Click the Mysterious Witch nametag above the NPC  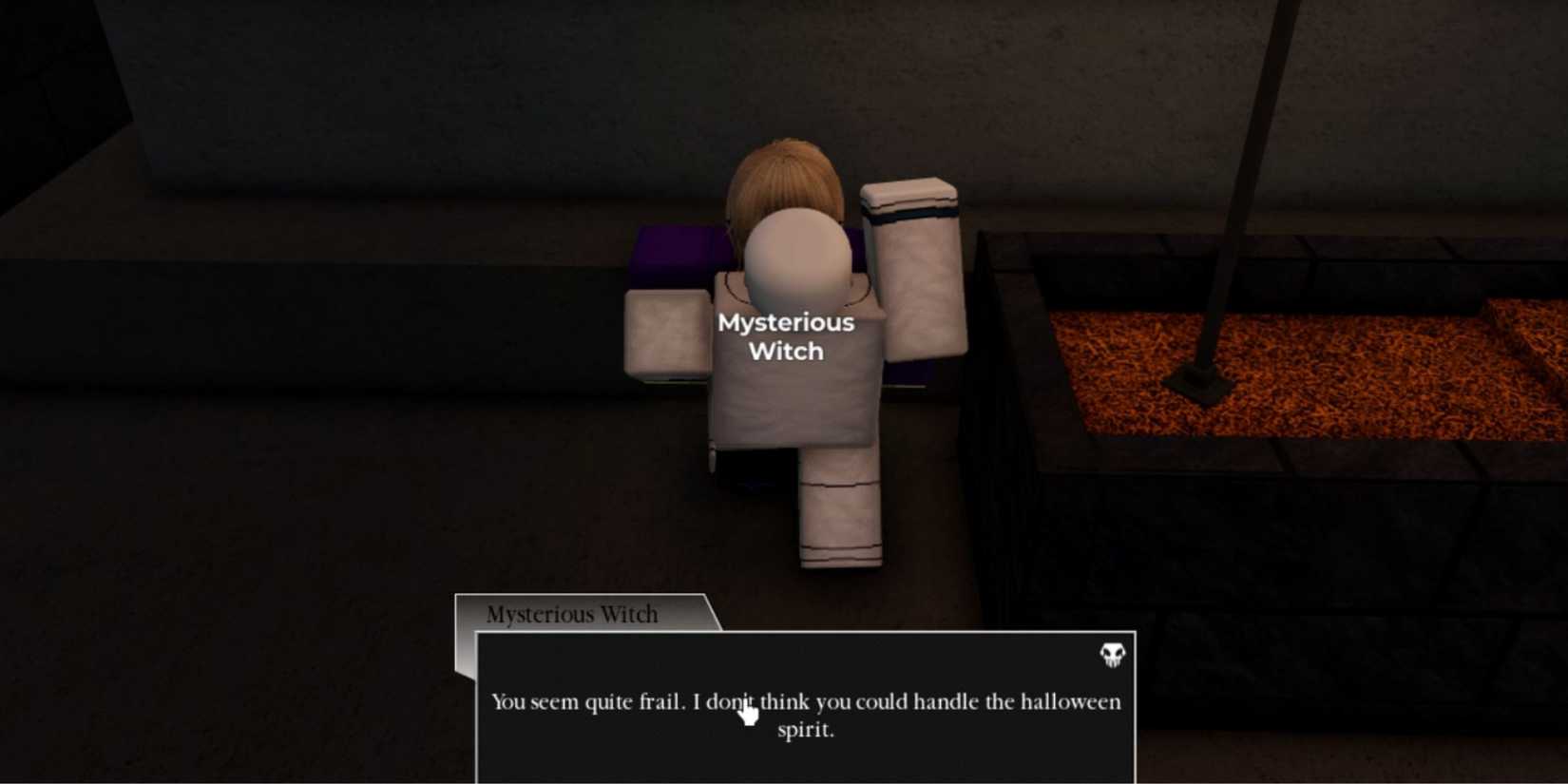[x=786, y=336]
